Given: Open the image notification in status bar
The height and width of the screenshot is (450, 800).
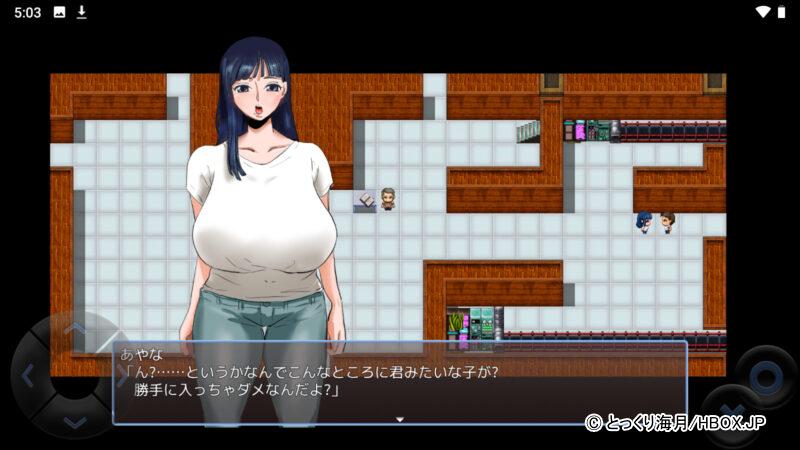Looking at the screenshot, I should point(59,12).
